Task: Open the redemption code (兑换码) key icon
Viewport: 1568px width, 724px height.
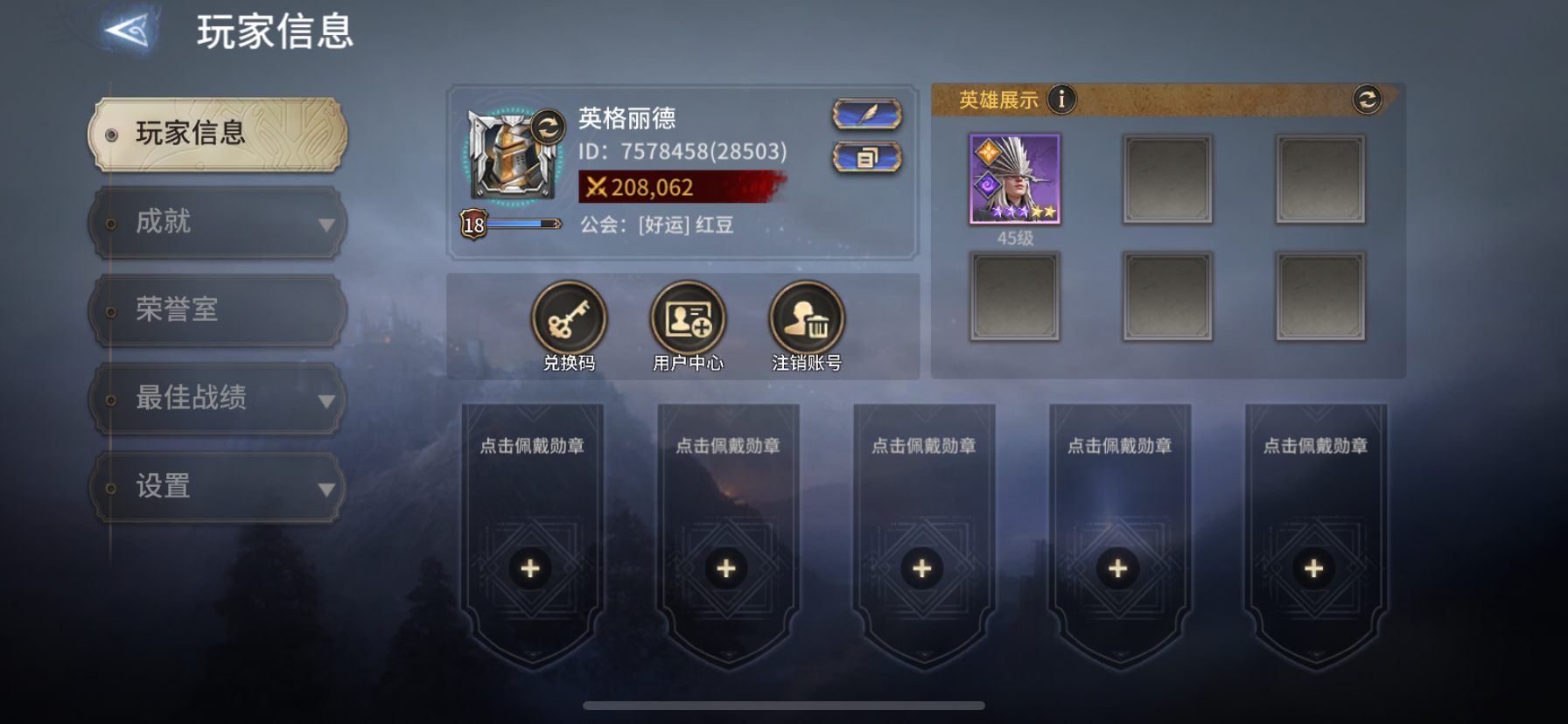Action: click(568, 320)
